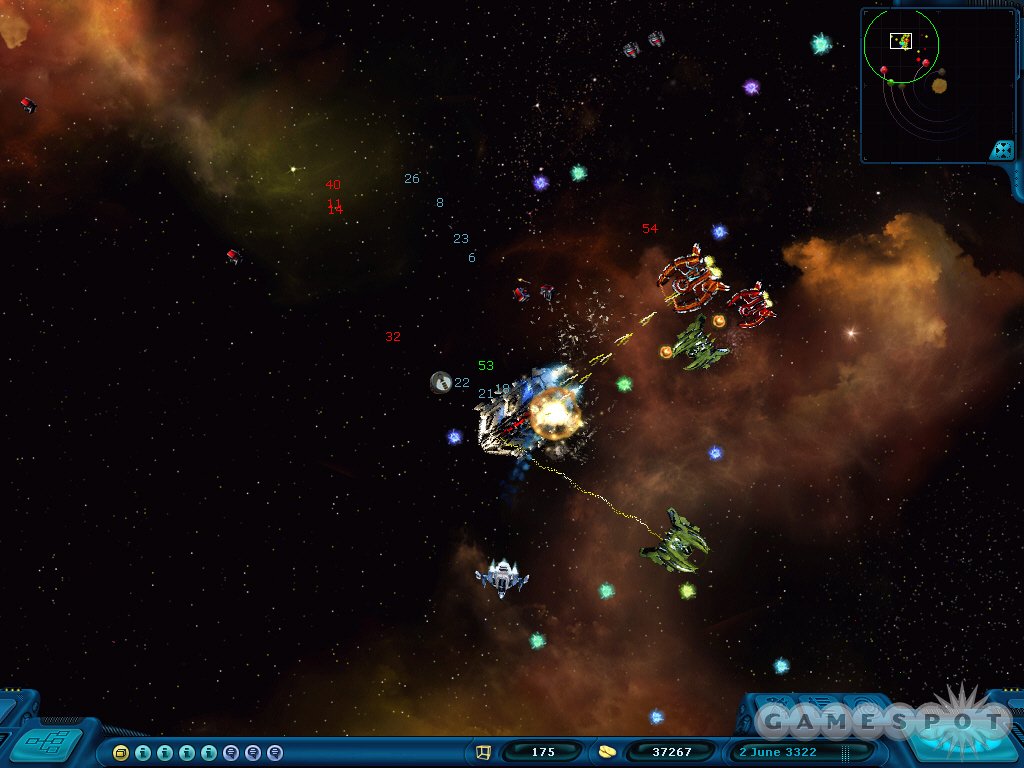Viewport: 1024px width, 768px height.
Task: Open the cargo hold box icon
Action: point(484,752)
